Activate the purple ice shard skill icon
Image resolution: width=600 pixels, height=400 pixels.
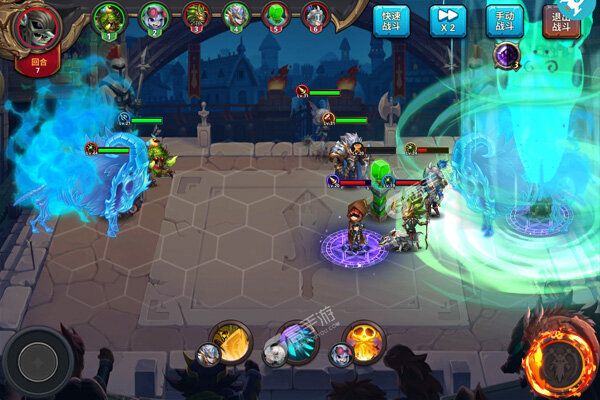click(296, 341)
